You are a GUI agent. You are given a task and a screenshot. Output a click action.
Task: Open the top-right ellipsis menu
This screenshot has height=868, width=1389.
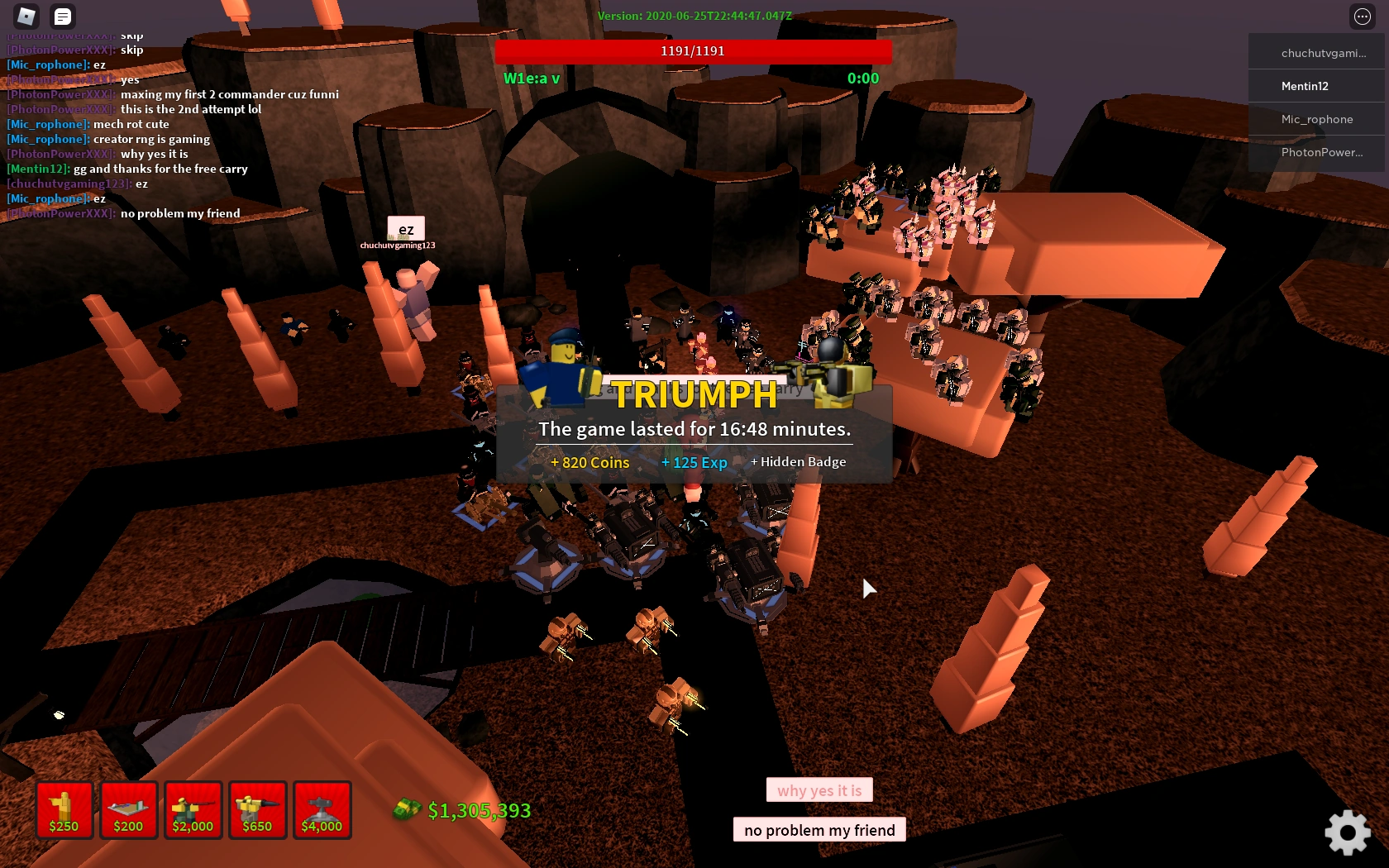[1361, 16]
